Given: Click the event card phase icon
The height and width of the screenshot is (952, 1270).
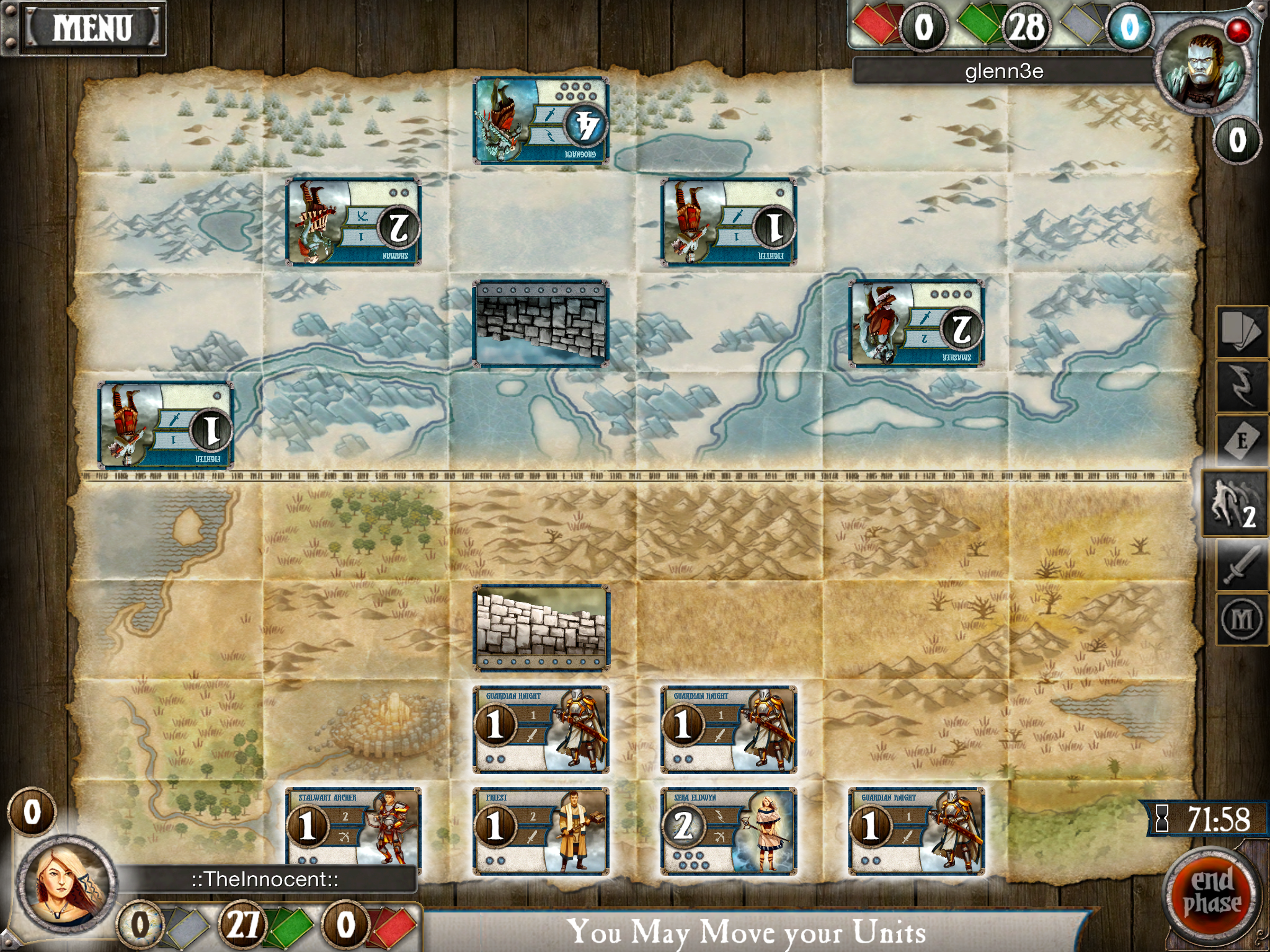Looking at the screenshot, I should click(1241, 441).
